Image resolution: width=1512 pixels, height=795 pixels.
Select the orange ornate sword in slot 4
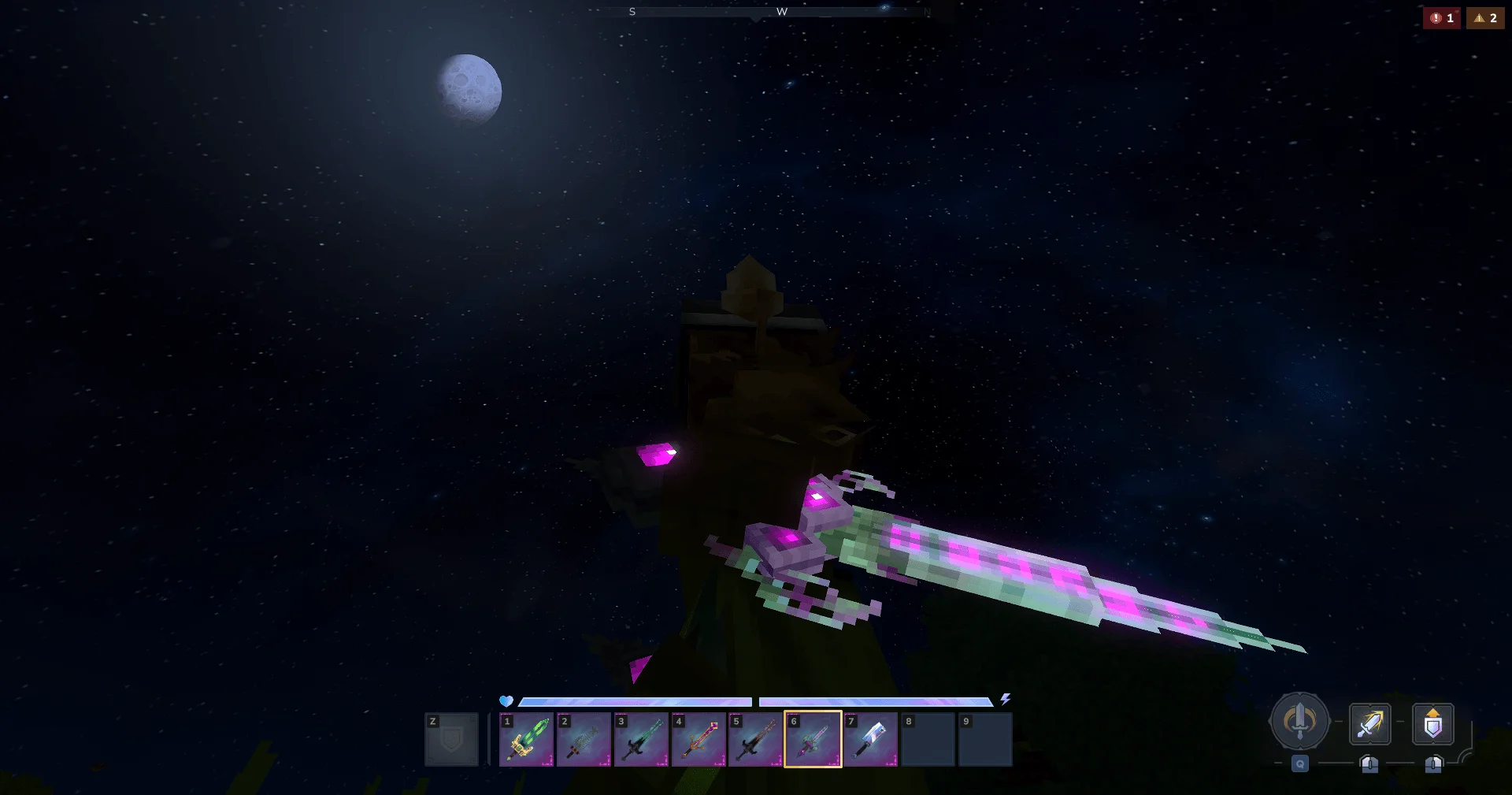tap(698, 741)
